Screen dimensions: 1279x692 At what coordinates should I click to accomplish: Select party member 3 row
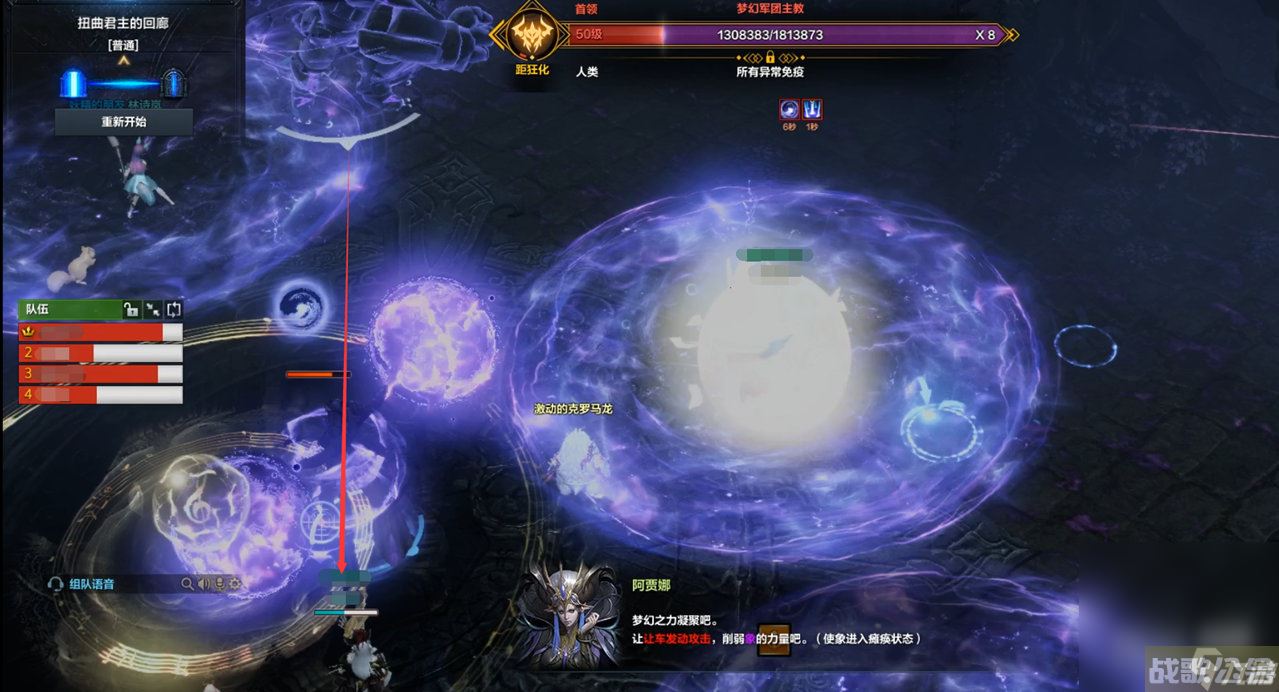(x=100, y=374)
